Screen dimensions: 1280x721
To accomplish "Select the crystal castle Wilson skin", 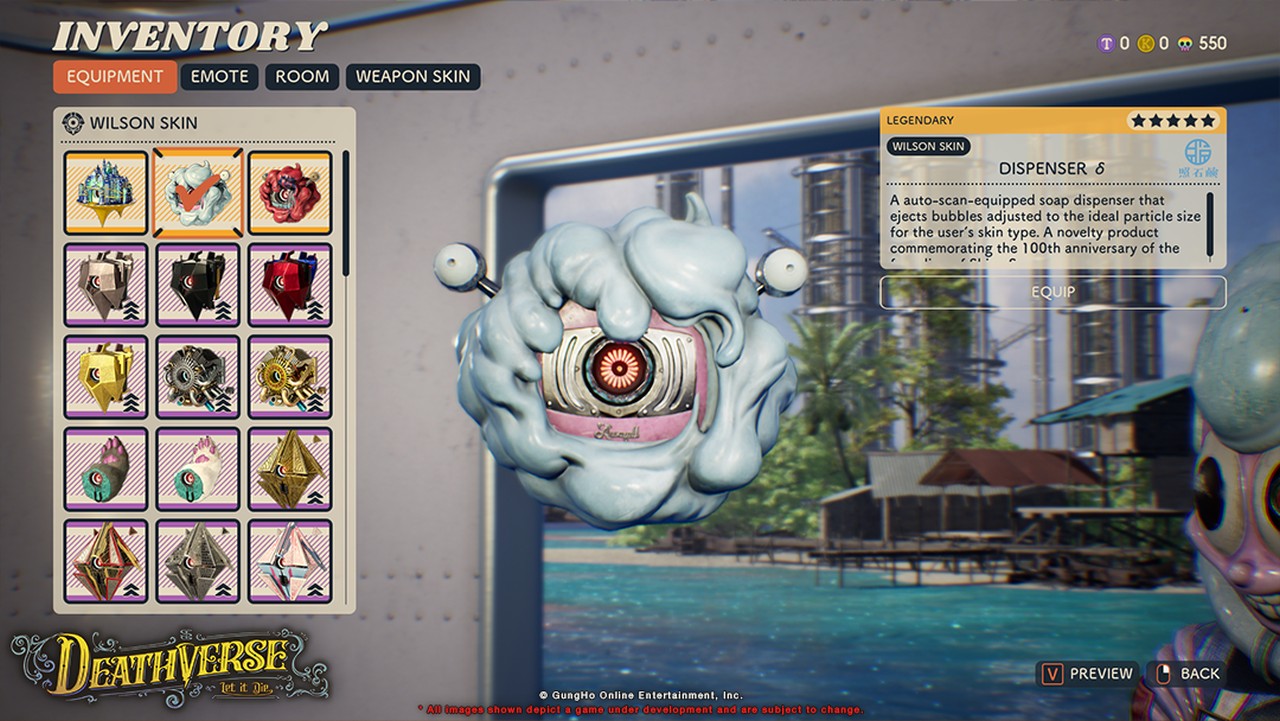I will pyautogui.click(x=106, y=193).
